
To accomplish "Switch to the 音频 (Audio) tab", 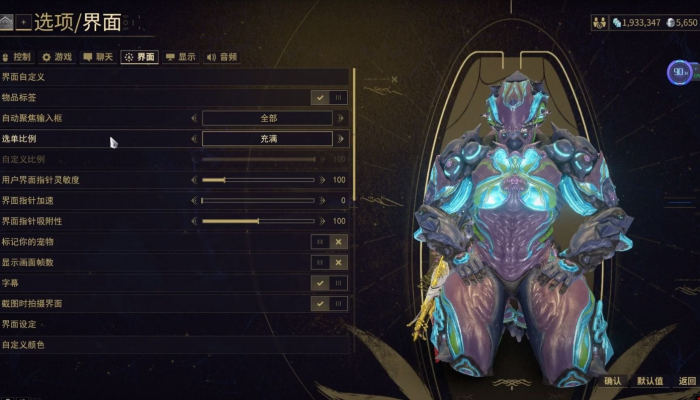I will pyautogui.click(x=222, y=57).
